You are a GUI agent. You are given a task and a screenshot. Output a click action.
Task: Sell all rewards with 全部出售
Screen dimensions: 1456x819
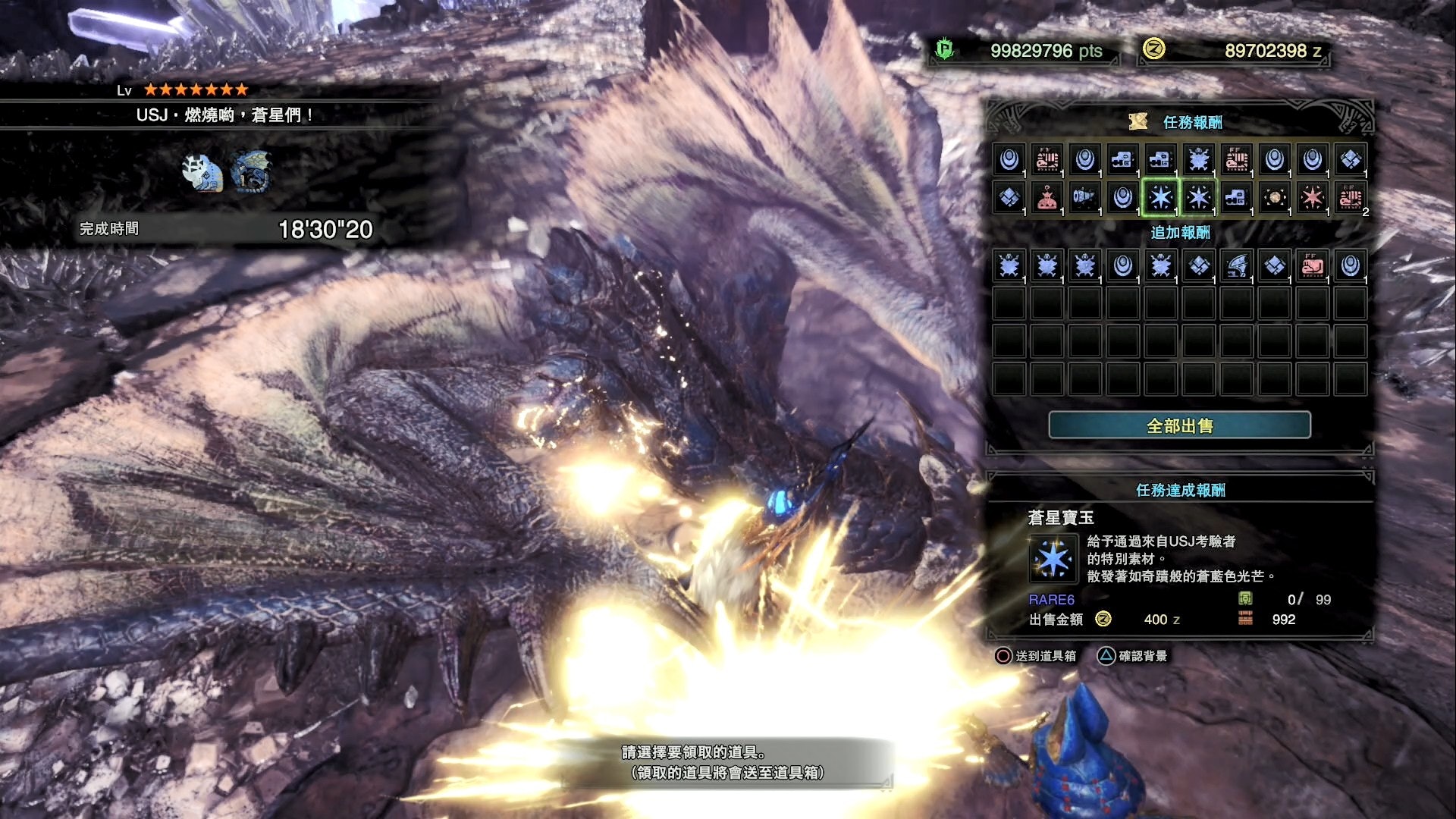[x=1179, y=425]
